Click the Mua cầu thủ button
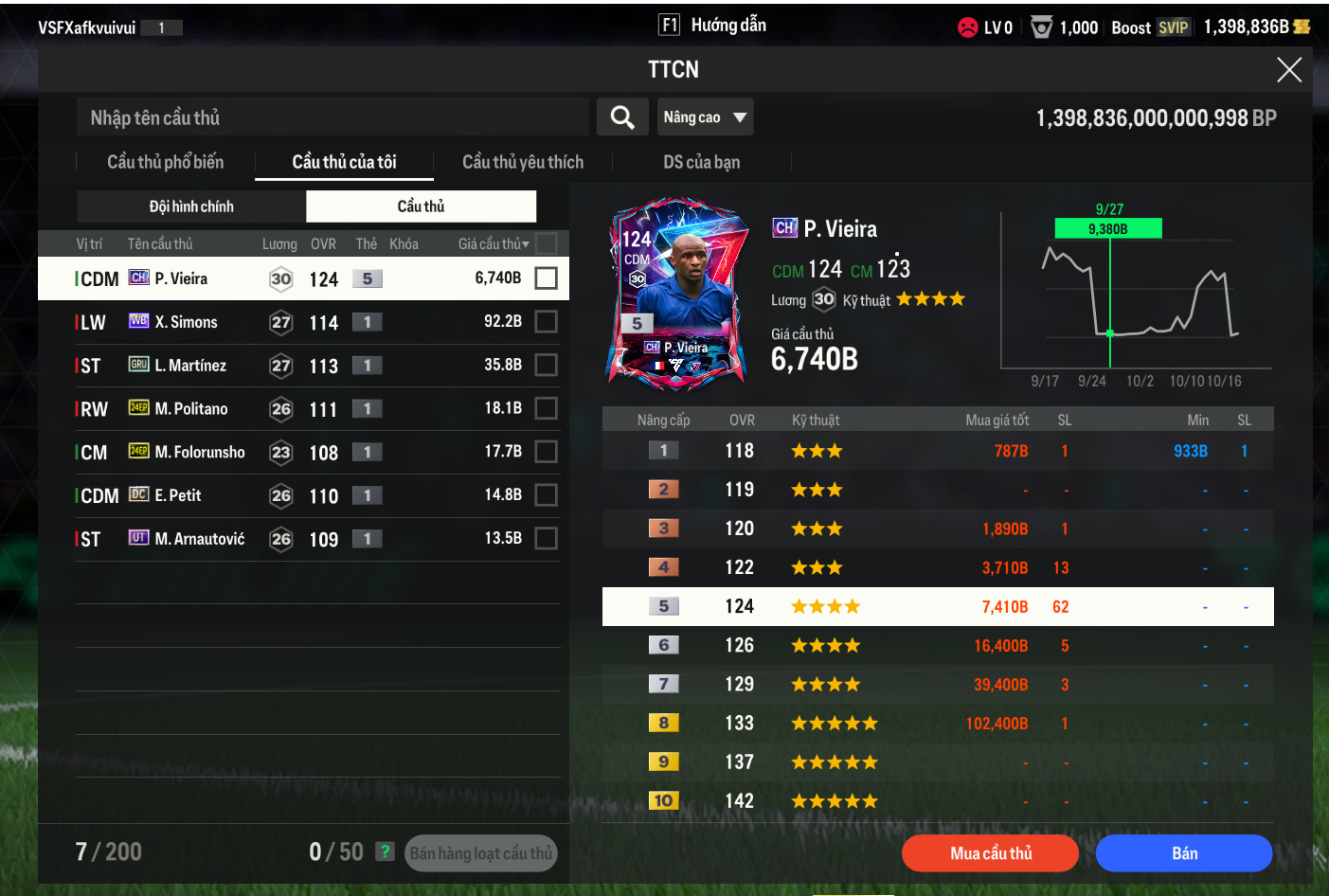The height and width of the screenshot is (896, 1329). pyautogui.click(x=990, y=853)
